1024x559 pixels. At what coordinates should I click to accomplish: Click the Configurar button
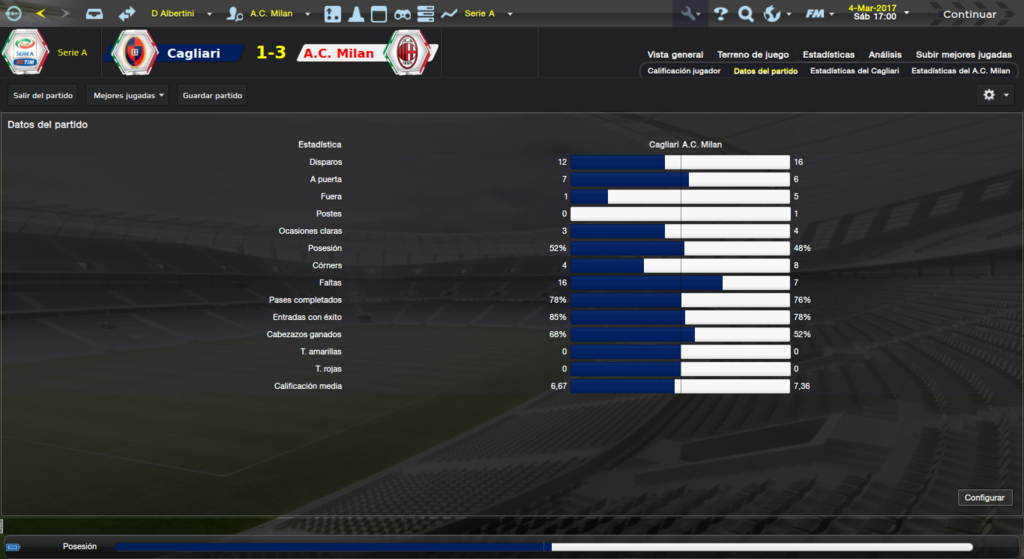pyautogui.click(x=986, y=497)
